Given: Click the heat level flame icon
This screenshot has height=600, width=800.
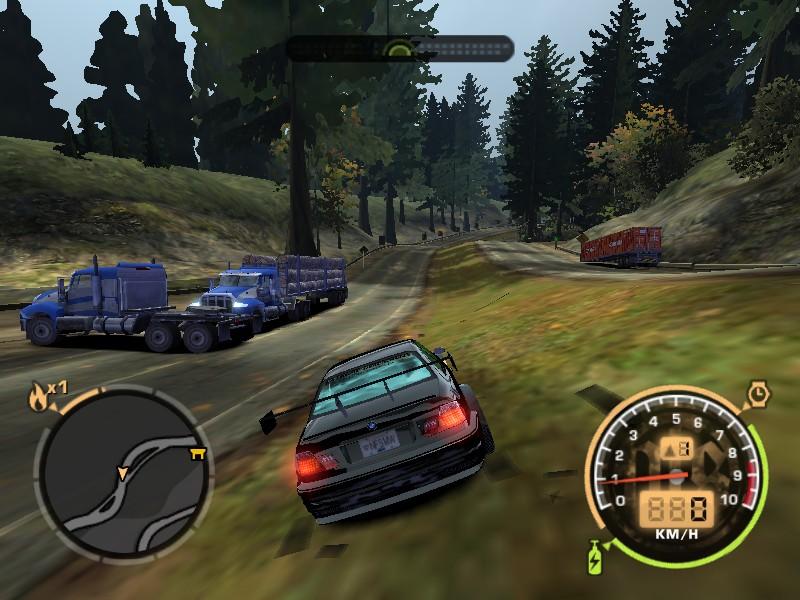Looking at the screenshot, I should (x=40, y=398).
